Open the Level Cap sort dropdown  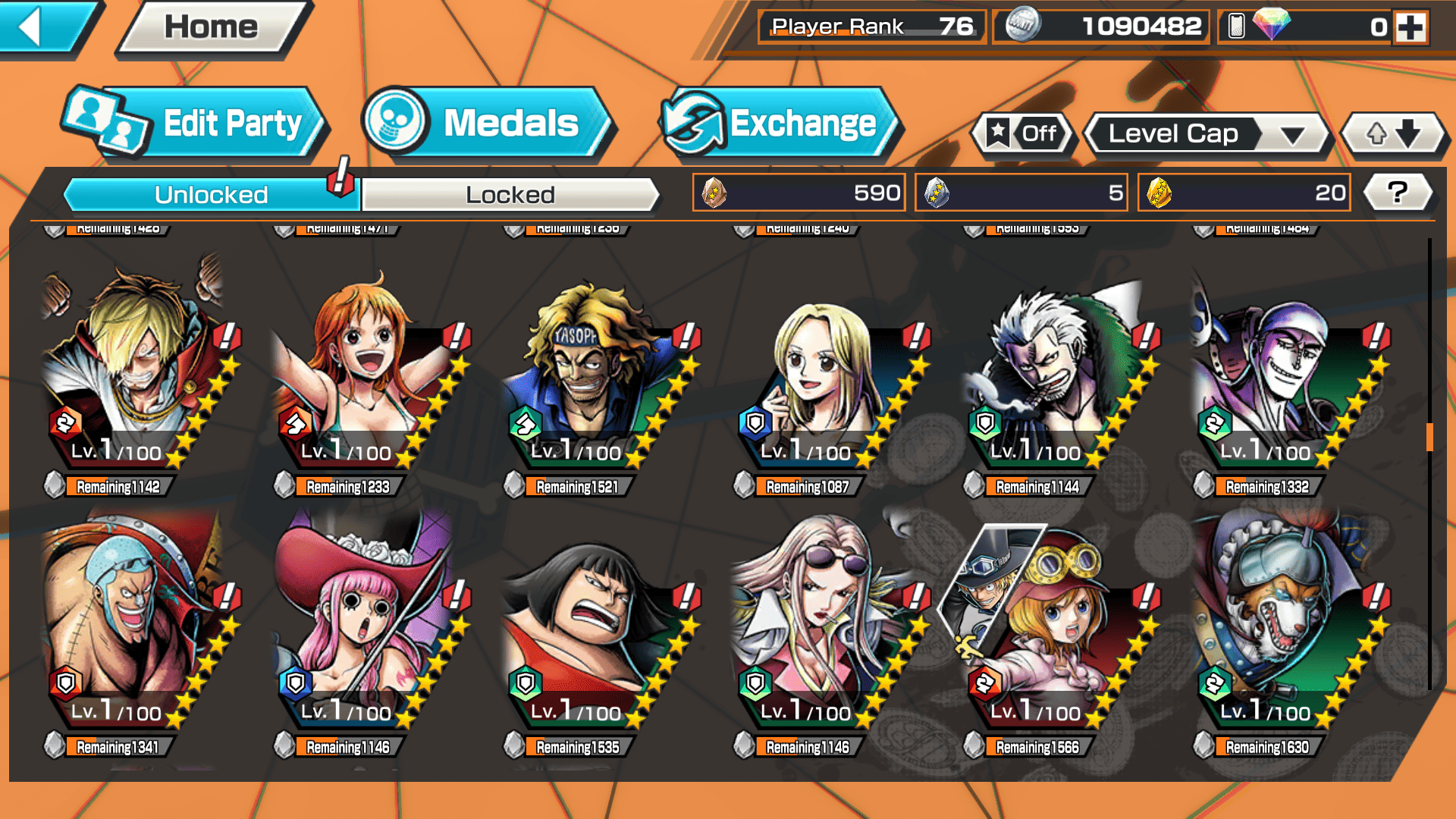1207,134
